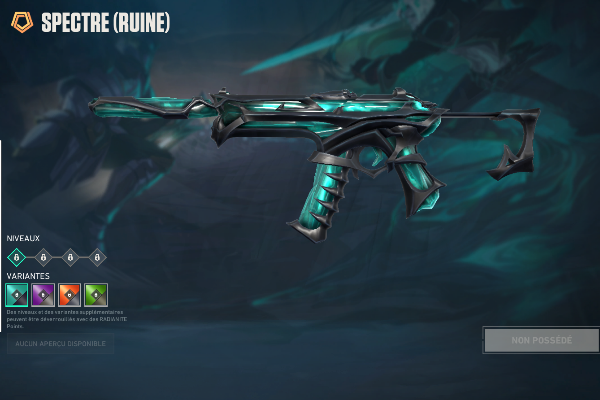Switch to the green color variant
The width and height of the screenshot is (600, 400).
[96, 295]
